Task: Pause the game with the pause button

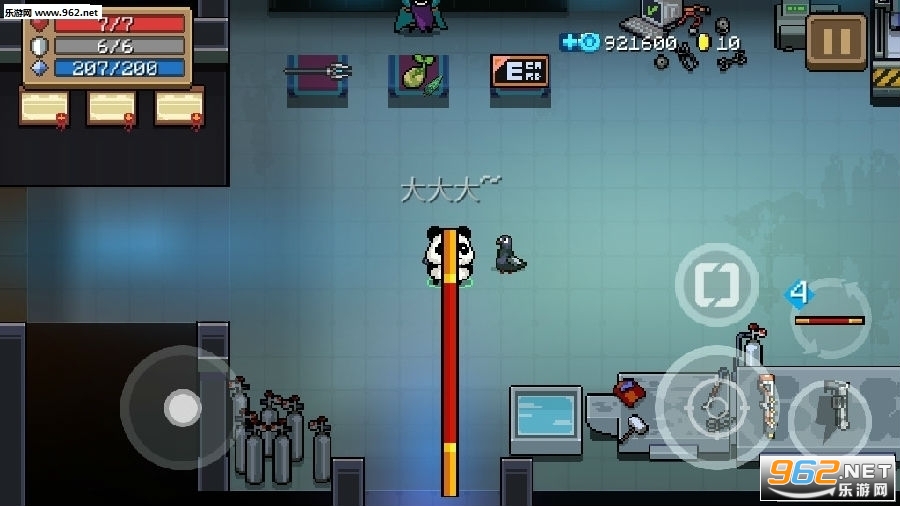Action: (x=836, y=41)
